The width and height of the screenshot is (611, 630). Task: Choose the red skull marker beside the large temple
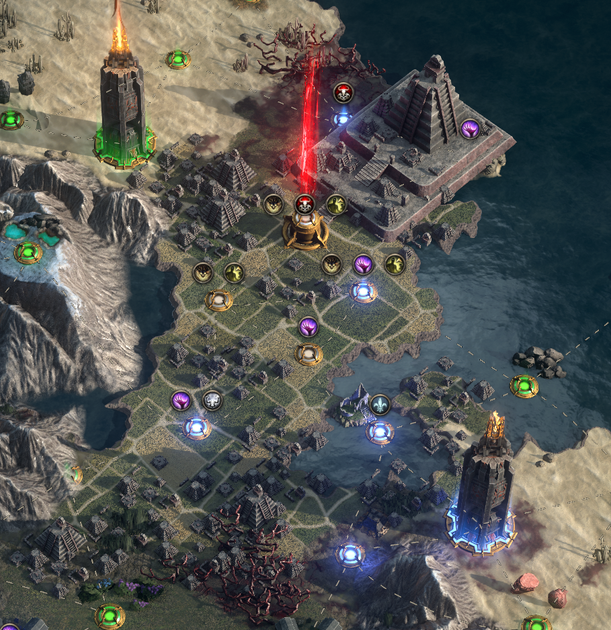pos(342,94)
